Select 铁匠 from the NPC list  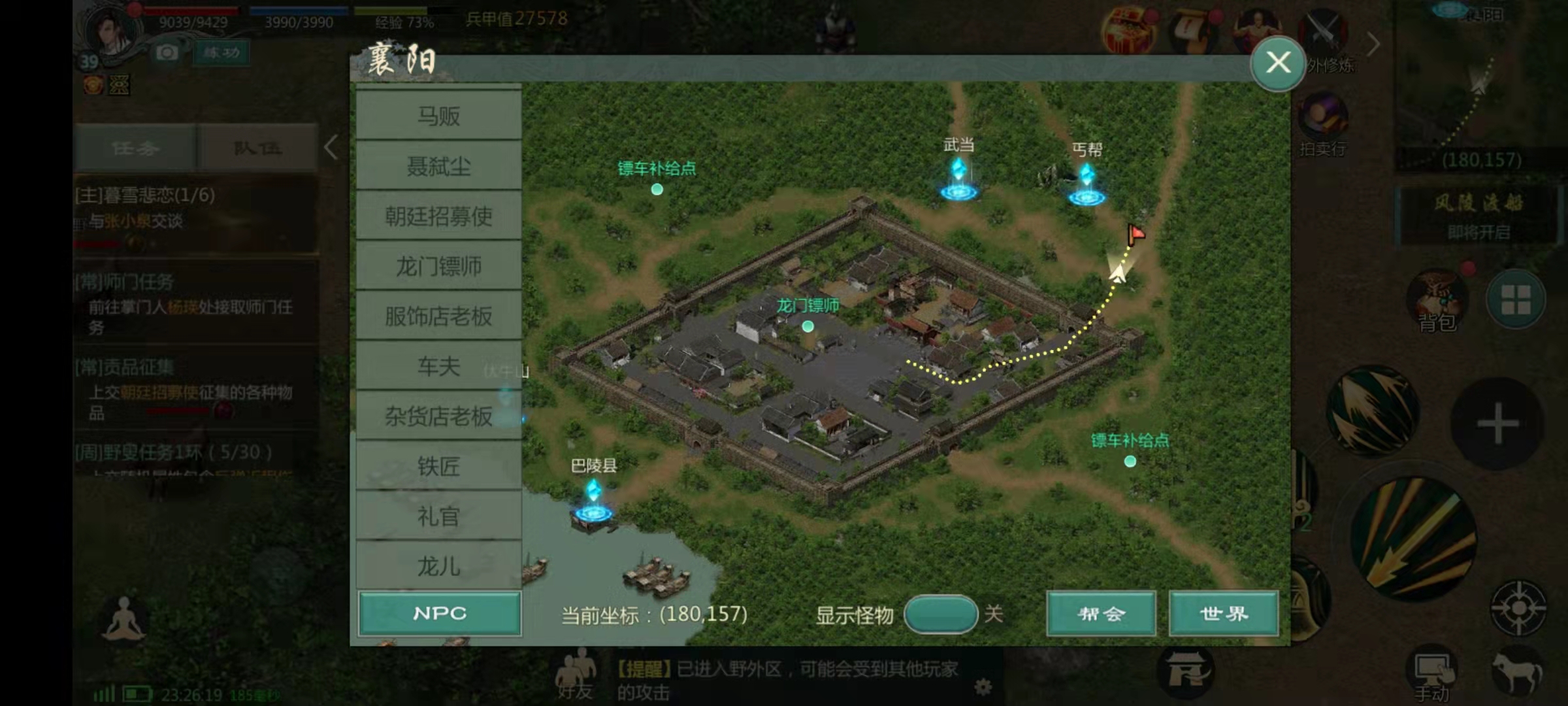pos(438,466)
